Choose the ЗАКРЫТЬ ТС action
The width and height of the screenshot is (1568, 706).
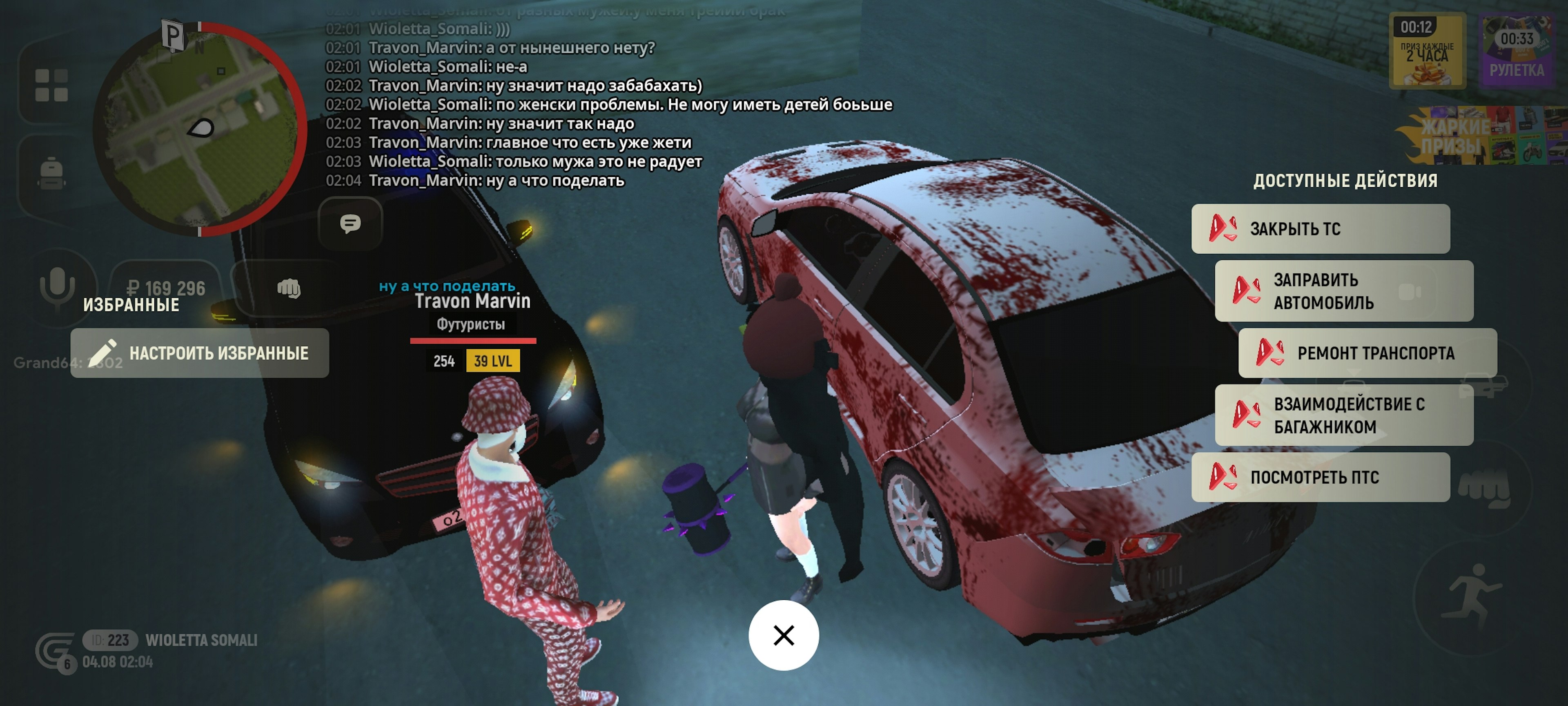(x=1320, y=229)
